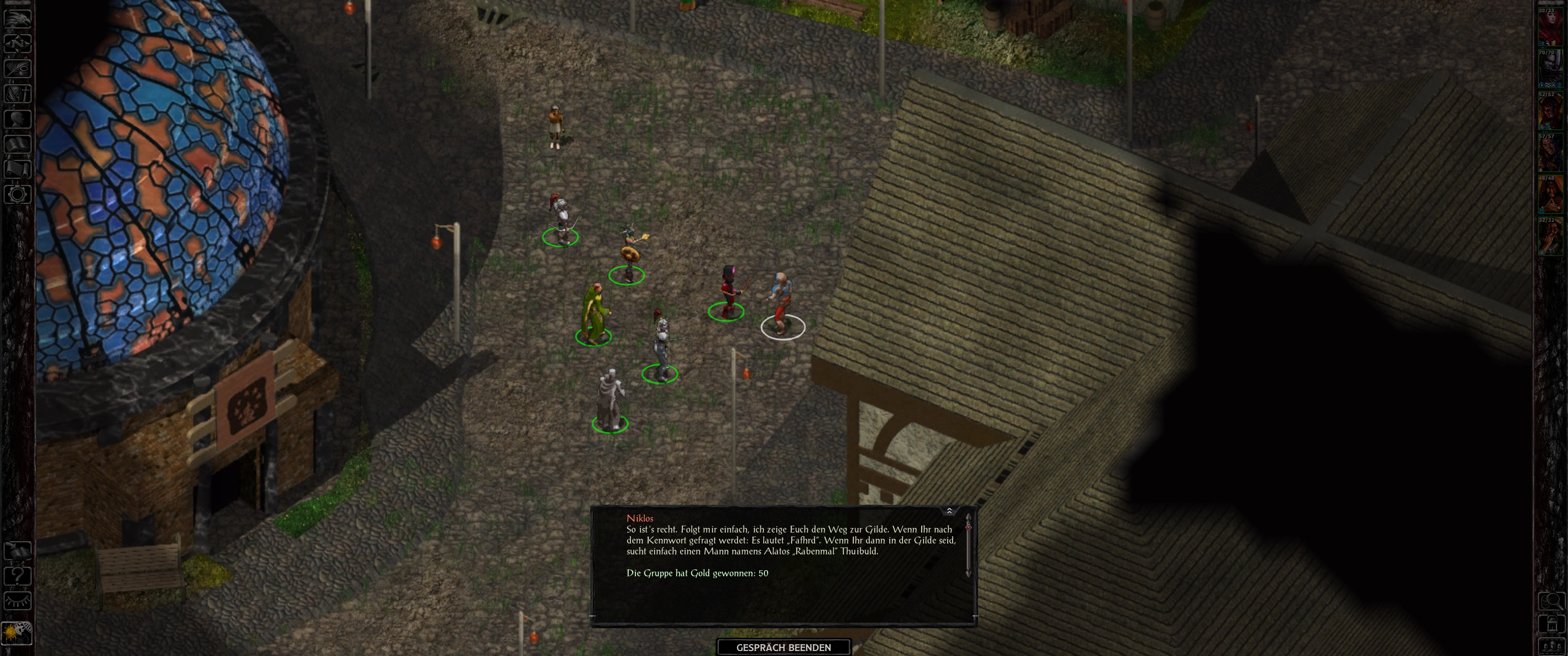Click the magnifying glass icon in the right sidebar
1568x656 pixels.
coord(1551,602)
